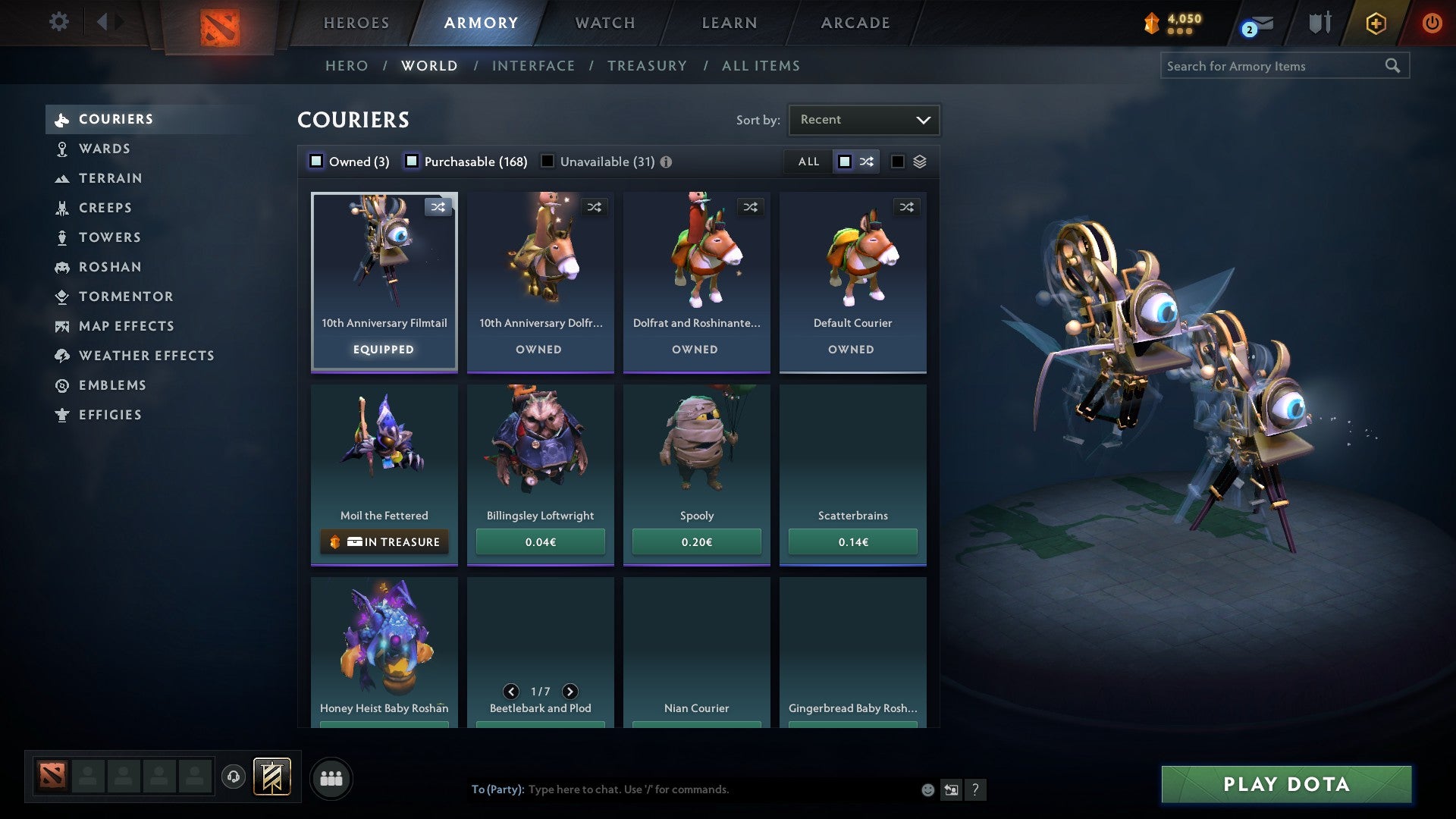This screenshot has height=819, width=1456.
Task: Click the shuffle icon on the Default Courier card
Action: [x=907, y=206]
